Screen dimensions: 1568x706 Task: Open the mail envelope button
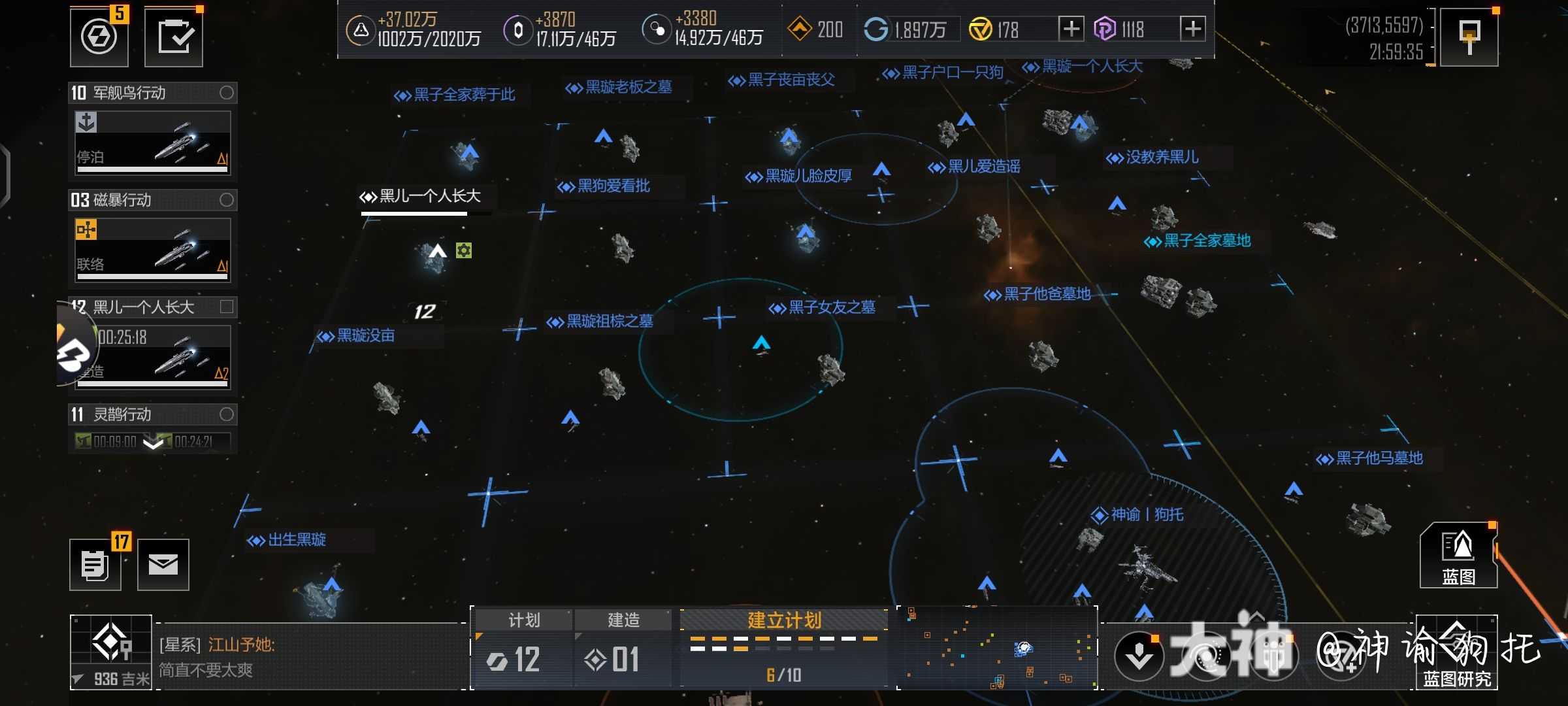[163, 565]
